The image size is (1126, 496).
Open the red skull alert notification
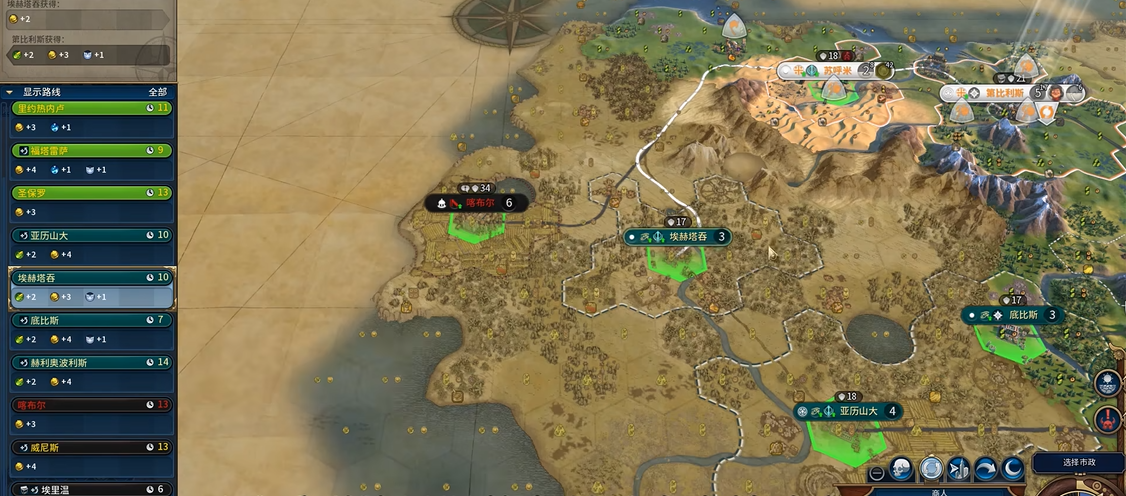[x=1108, y=419]
